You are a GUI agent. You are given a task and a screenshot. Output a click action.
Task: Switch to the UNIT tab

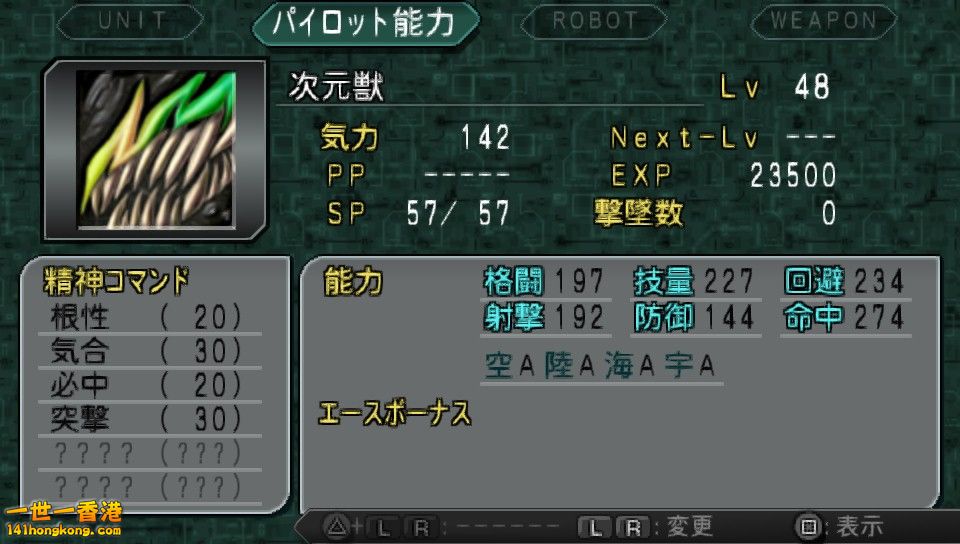131,21
